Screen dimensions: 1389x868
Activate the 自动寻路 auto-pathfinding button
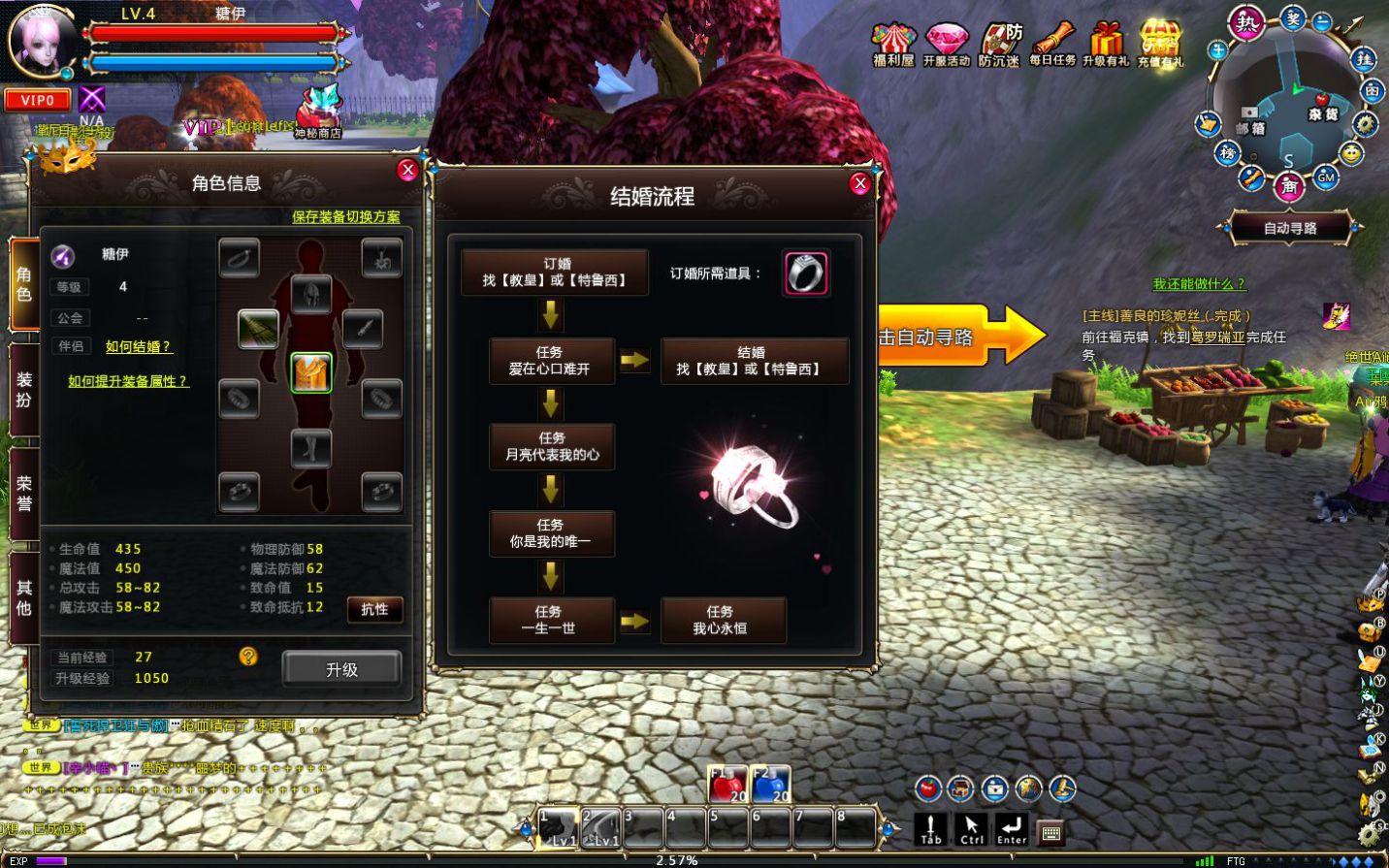1290,228
